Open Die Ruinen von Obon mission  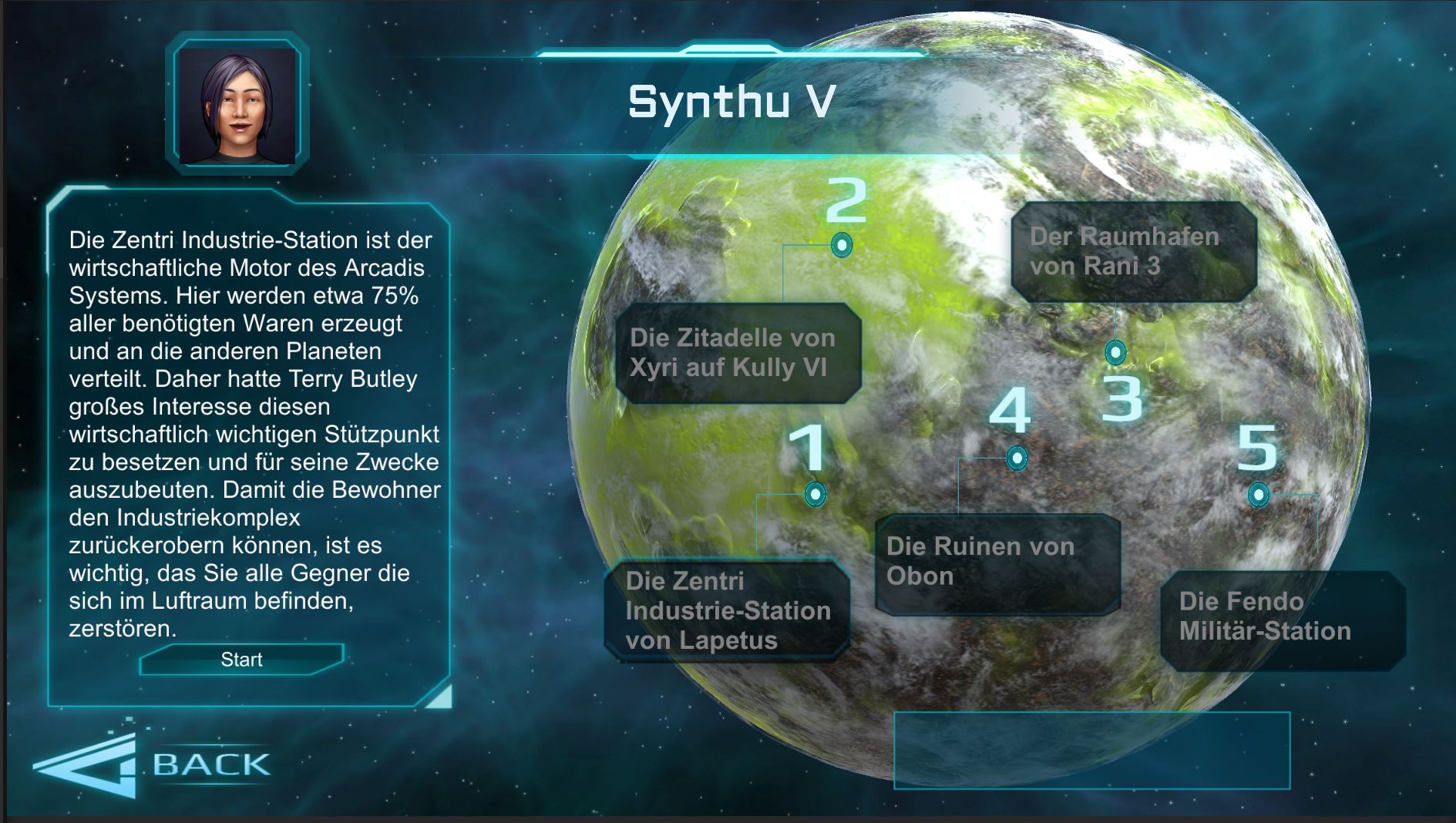coord(997,563)
